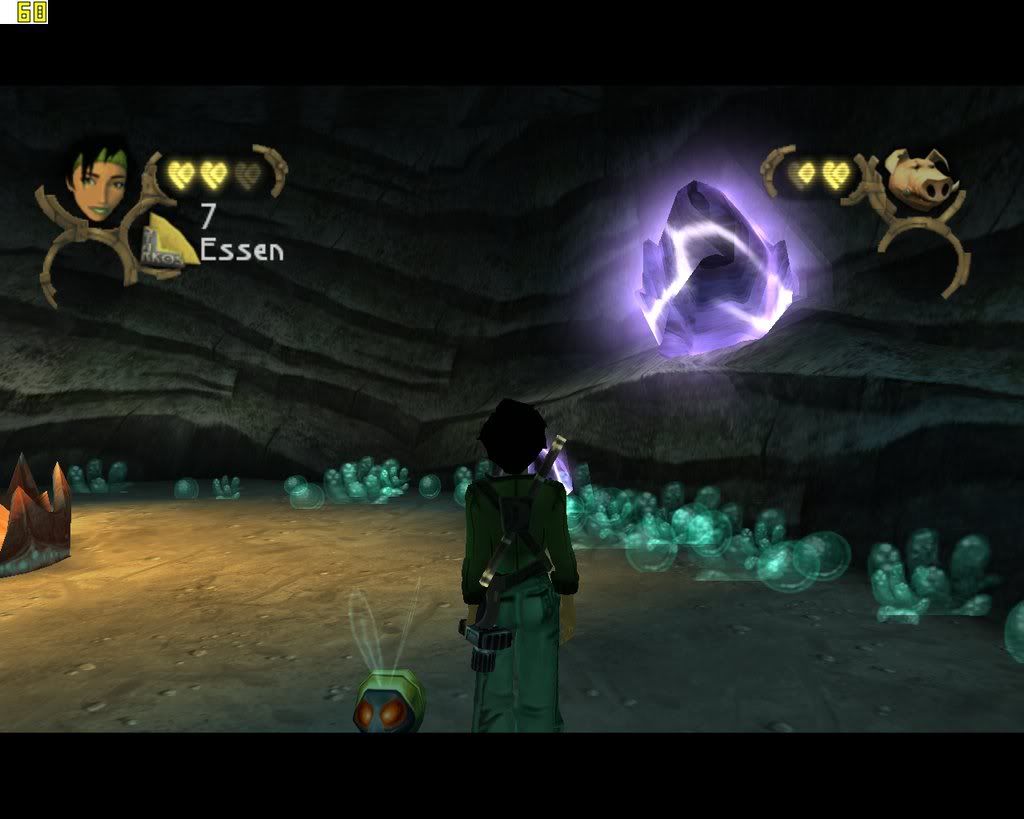Select the Essen food item icon
The height and width of the screenshot is (819, 1024).
coord(171,242)
